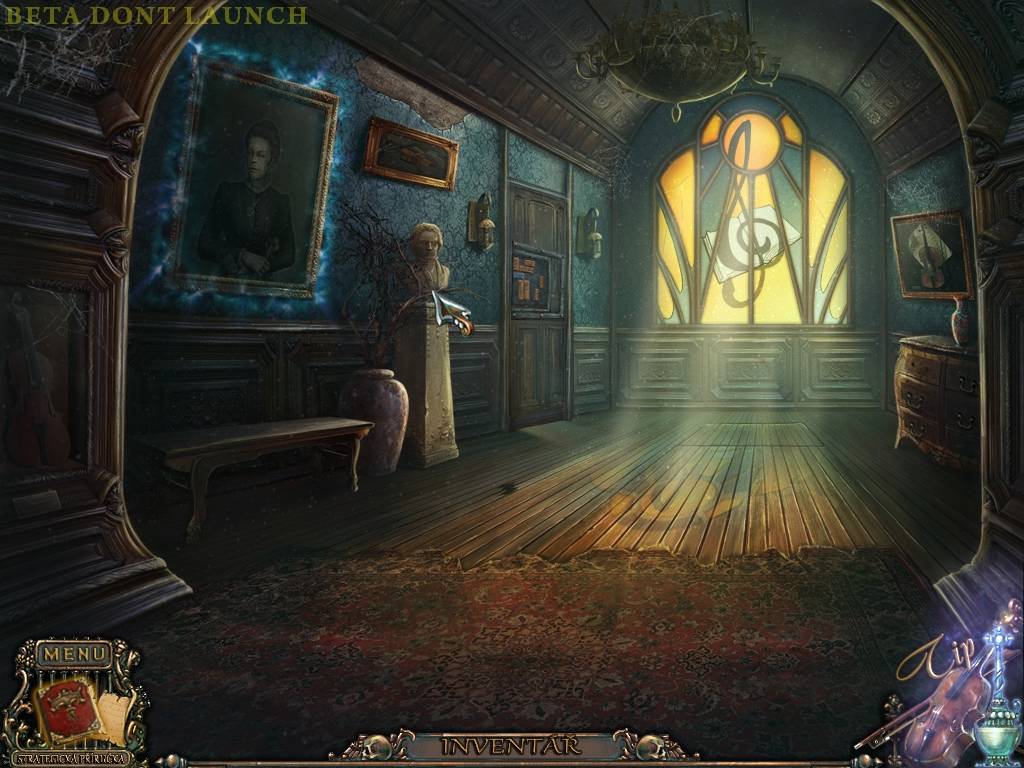Open the Menu button
1024x768 pixels.
click(x=74, y=655)
